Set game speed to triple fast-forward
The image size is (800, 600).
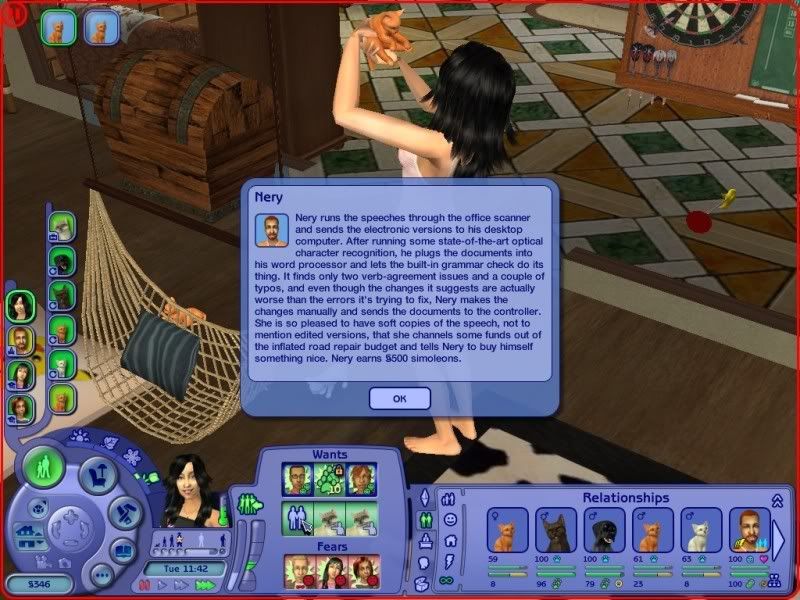(206, 584)
